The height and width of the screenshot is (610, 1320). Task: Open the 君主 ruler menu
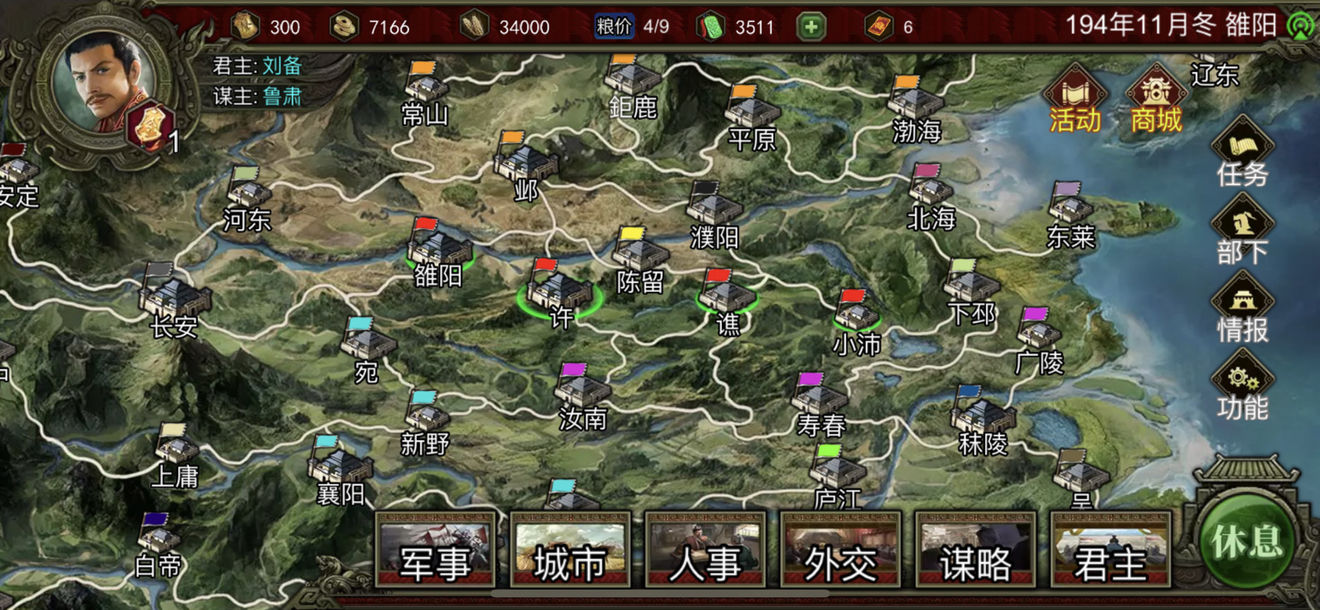pos(1110,550)
